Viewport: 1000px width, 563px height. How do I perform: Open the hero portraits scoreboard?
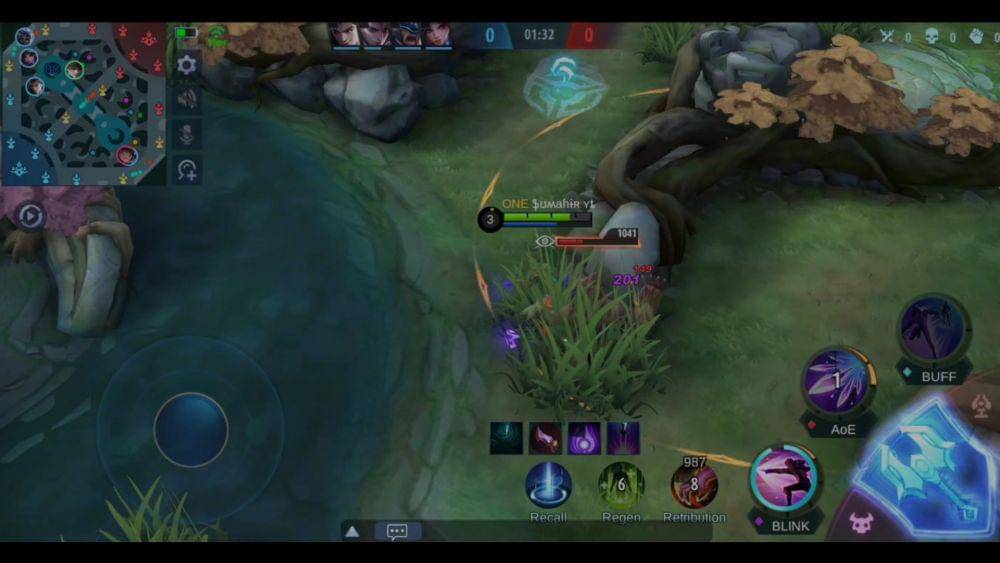pos(391,36)
